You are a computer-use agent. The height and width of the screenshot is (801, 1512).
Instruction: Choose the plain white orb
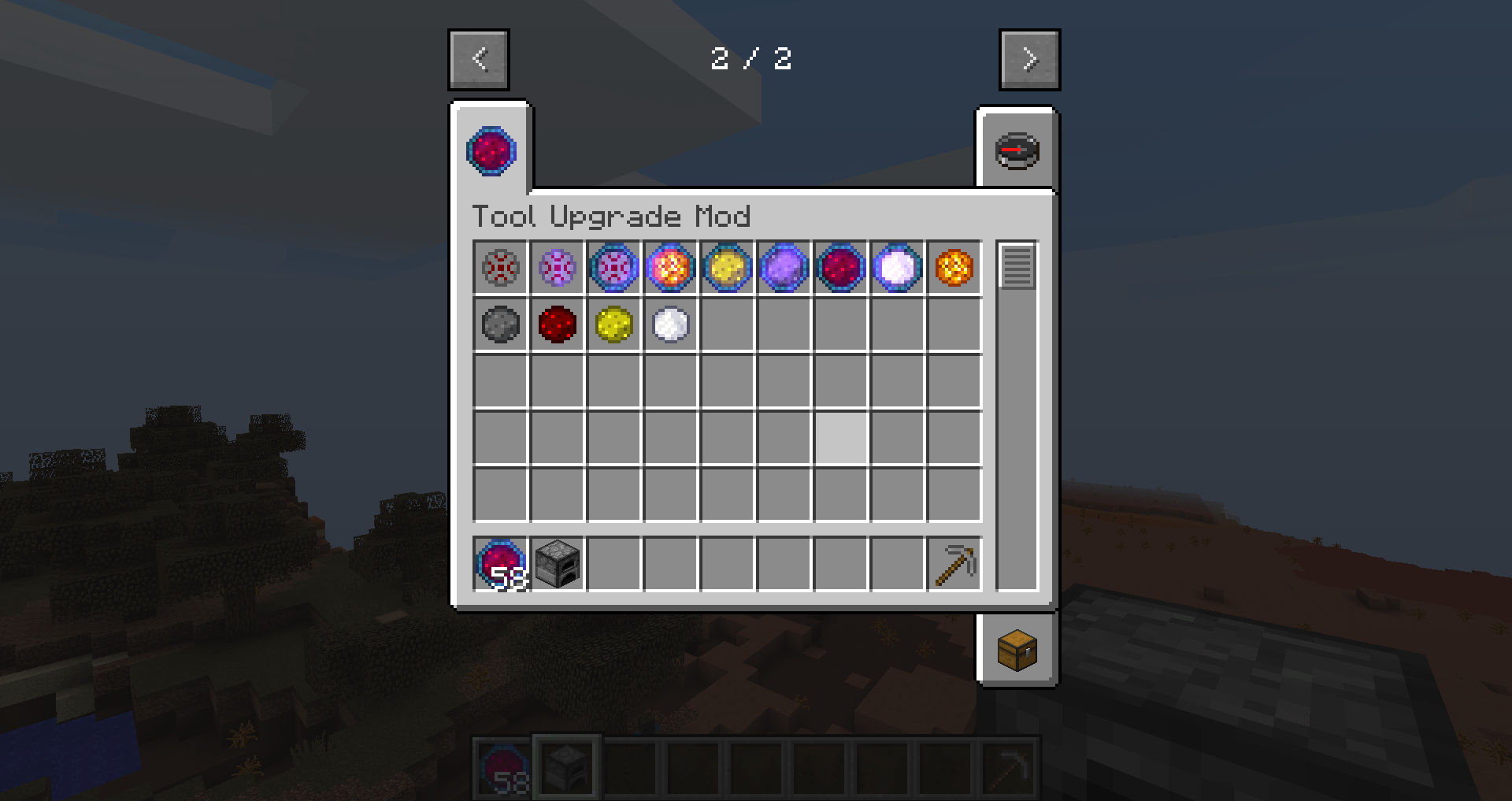tap(670, 324)
